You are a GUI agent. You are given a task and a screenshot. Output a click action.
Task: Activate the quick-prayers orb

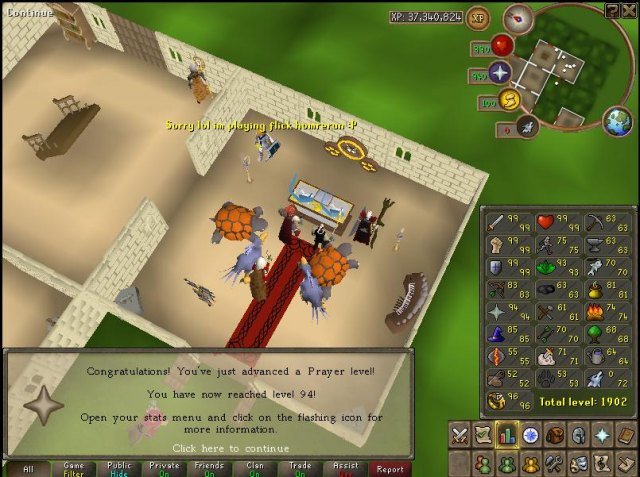pyautogui.click(x=500, y=73)
